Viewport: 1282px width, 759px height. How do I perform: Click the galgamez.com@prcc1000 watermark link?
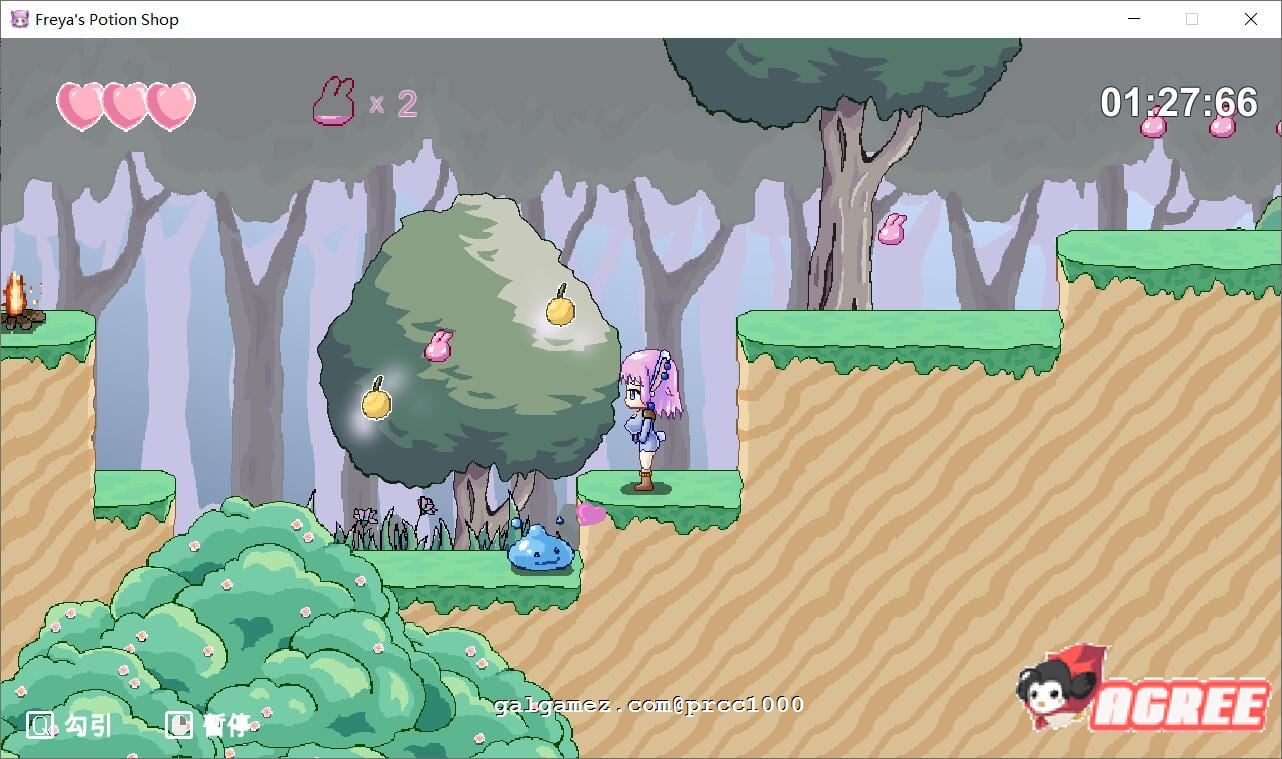point(638,704)
